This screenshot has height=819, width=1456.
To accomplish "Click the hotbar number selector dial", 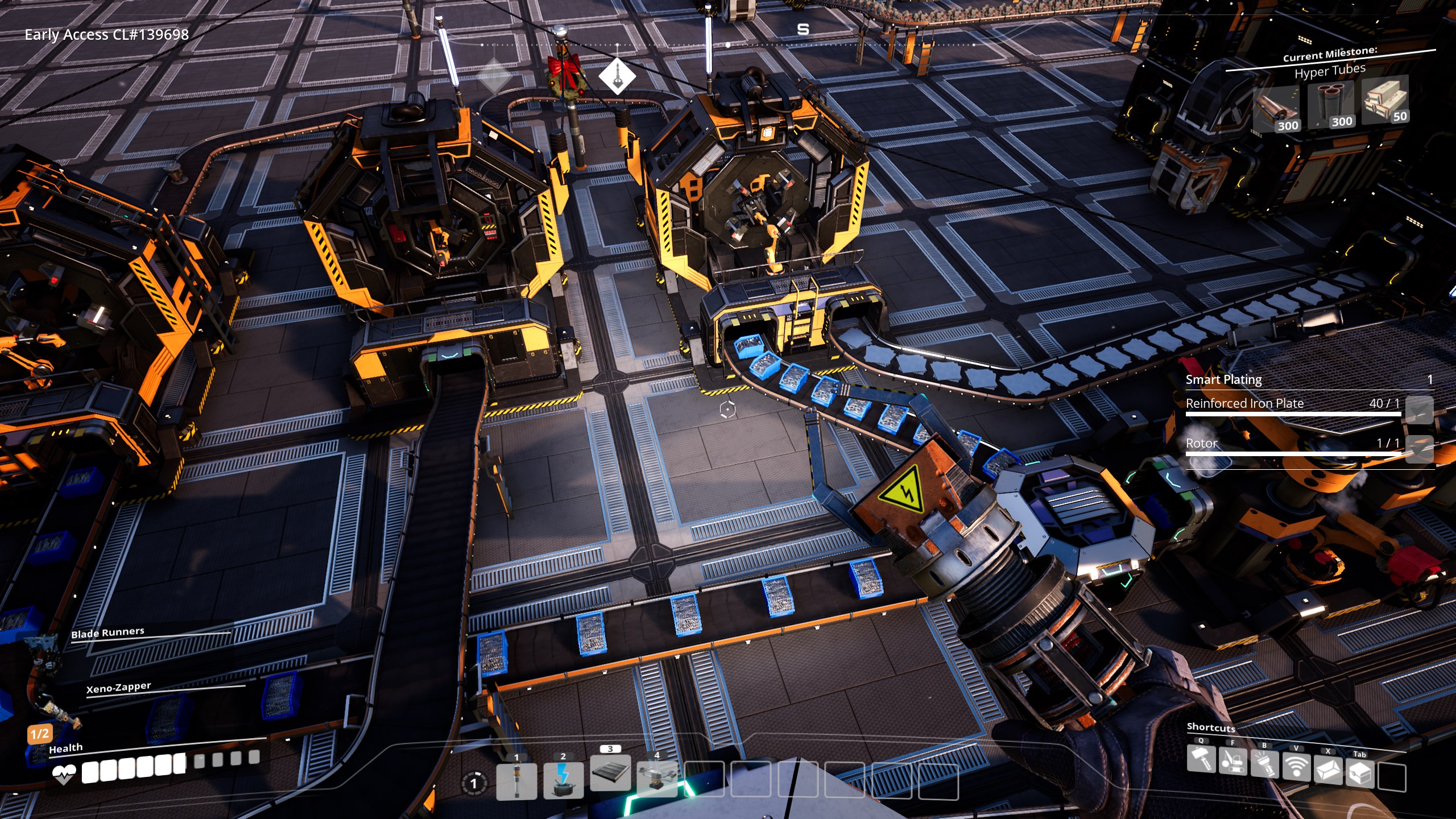I will [473, 783].
